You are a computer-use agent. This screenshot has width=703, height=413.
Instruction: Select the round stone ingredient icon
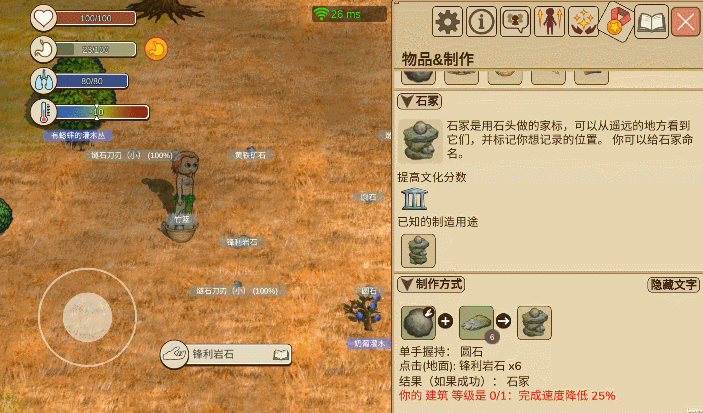pos(417,322)
